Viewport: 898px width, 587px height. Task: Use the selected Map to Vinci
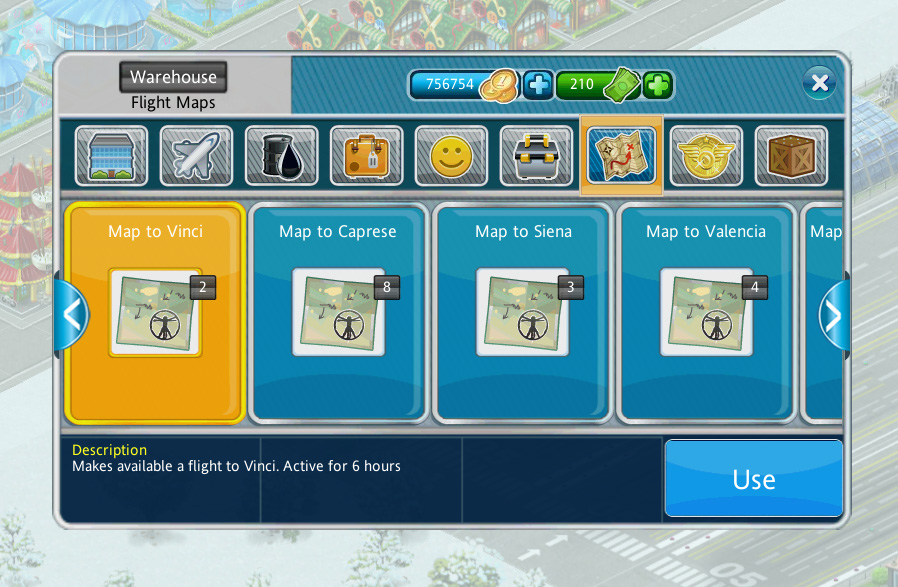pos(753,479)
